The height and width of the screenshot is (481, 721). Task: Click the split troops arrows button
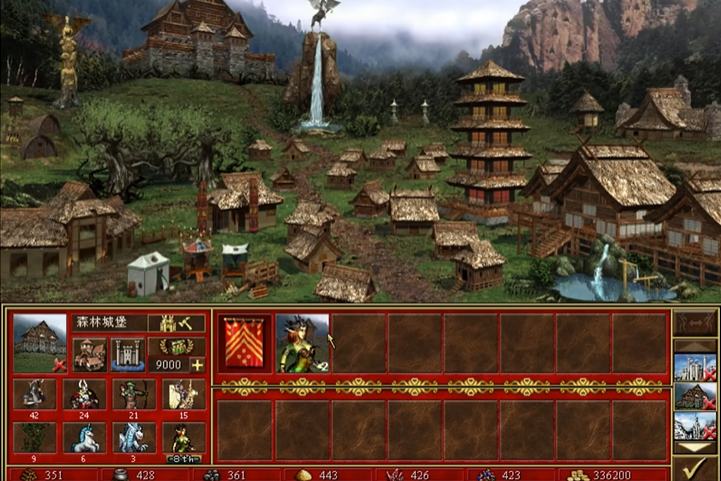pos(695,324)
